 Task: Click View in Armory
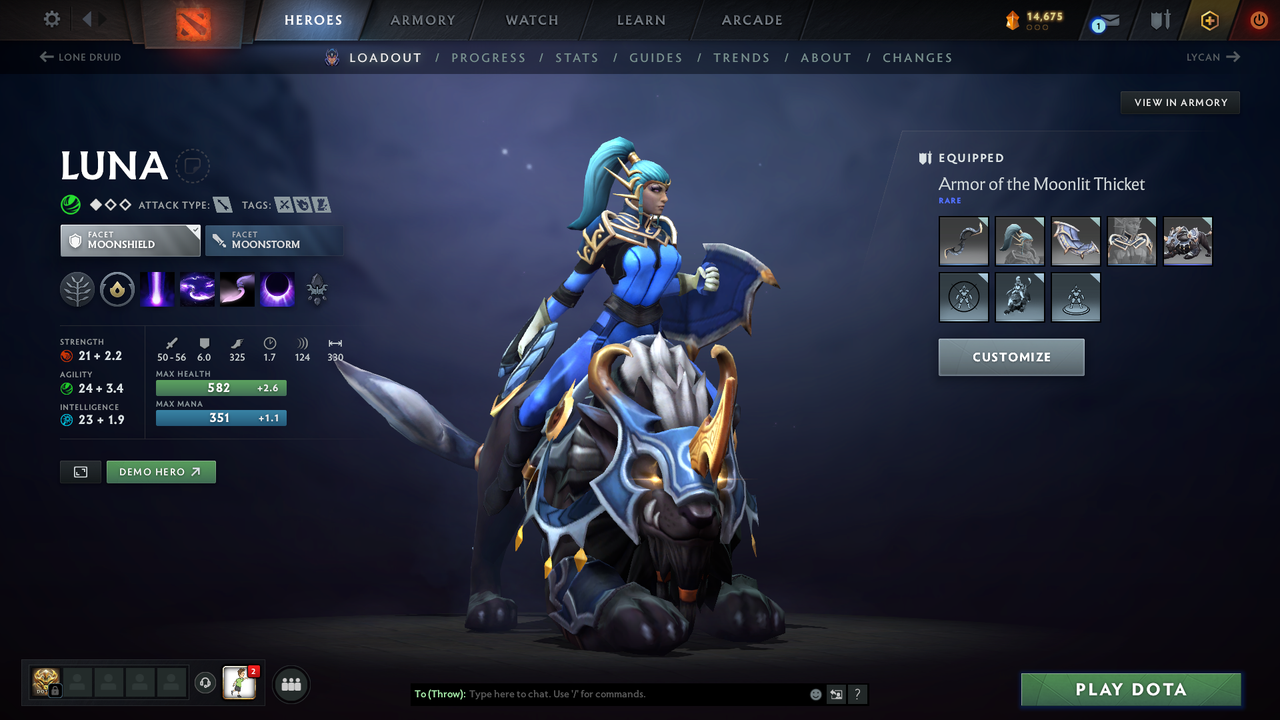tap(1179, 102)
